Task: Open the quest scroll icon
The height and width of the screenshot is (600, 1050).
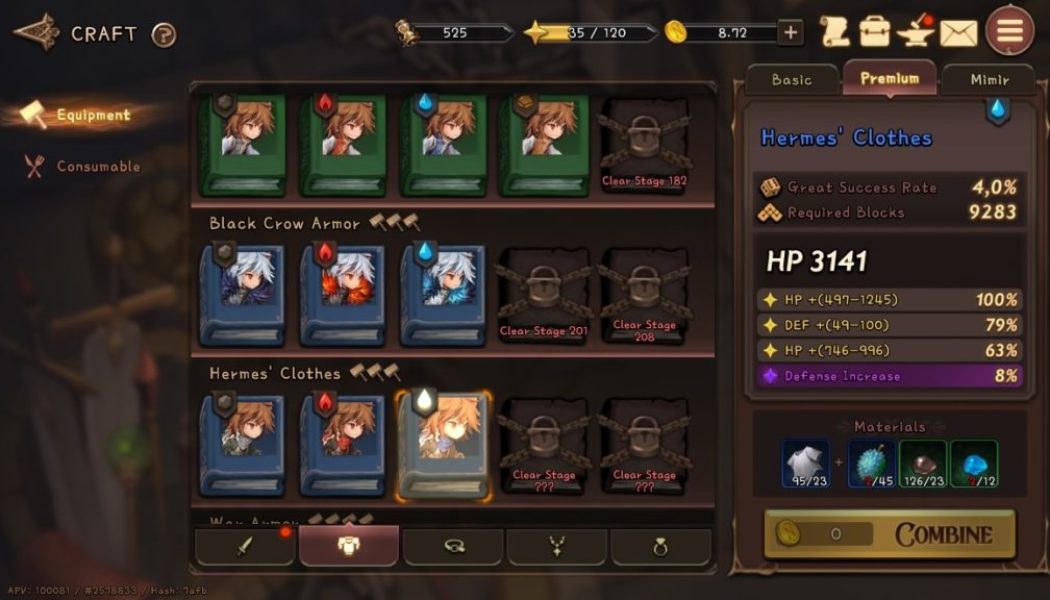Action: 834,32
